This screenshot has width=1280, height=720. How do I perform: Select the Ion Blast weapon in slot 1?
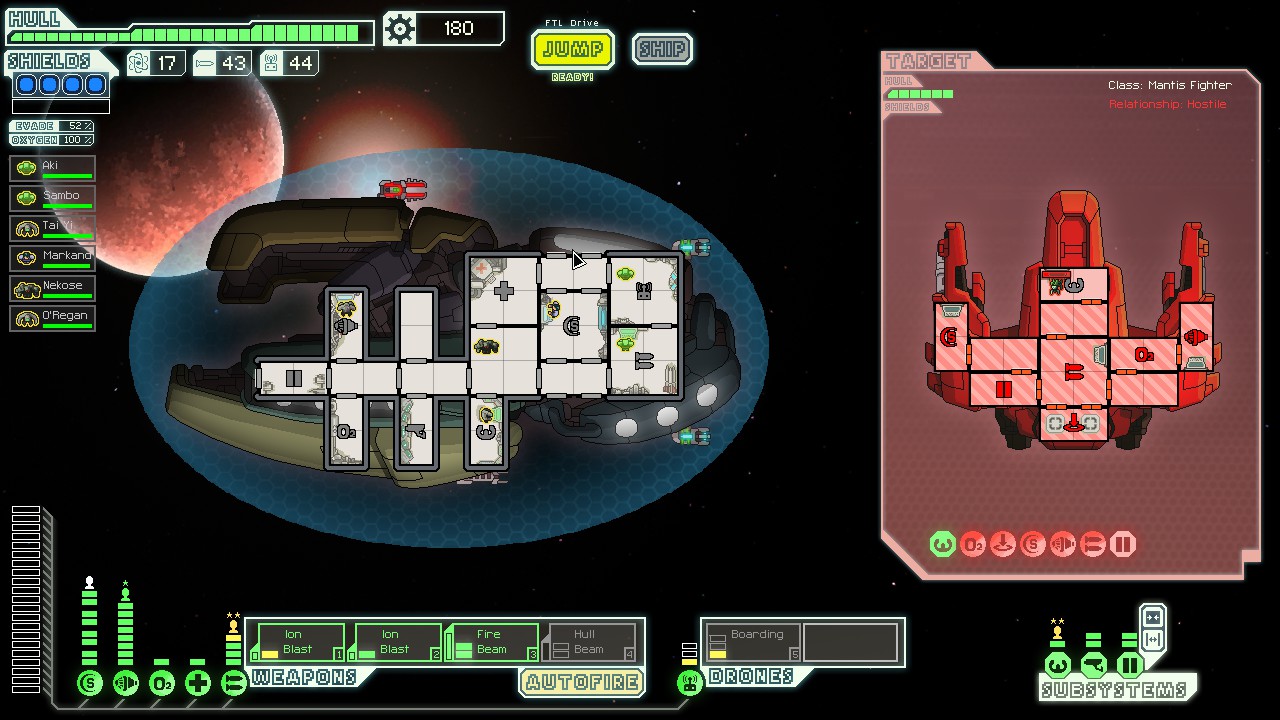(298, 642)
